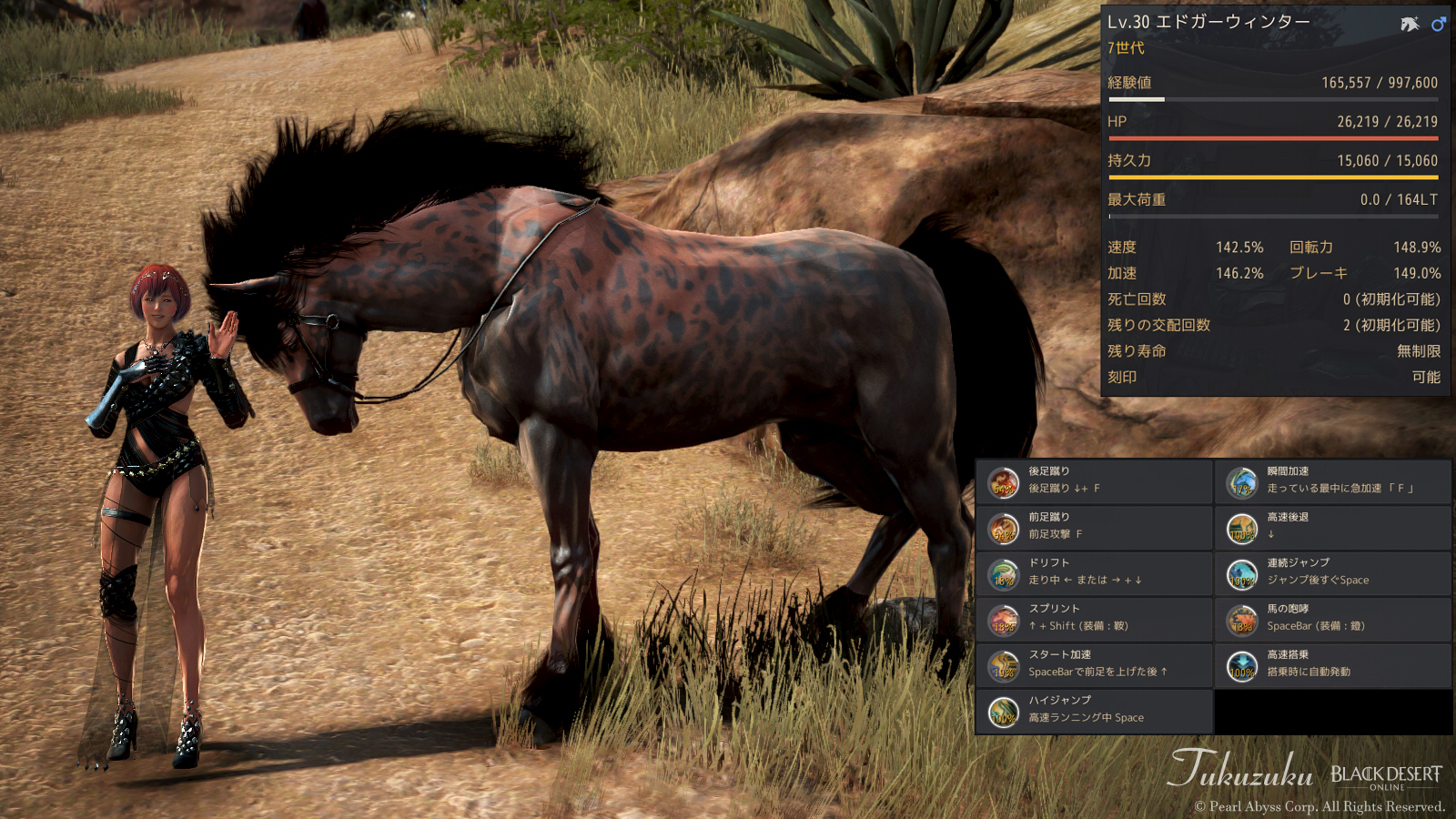Image resolution: width=1456 pixels, height=819 pixels.
Task: Click the スプリント (sprint) skill icon
Action: point(1003,619)
